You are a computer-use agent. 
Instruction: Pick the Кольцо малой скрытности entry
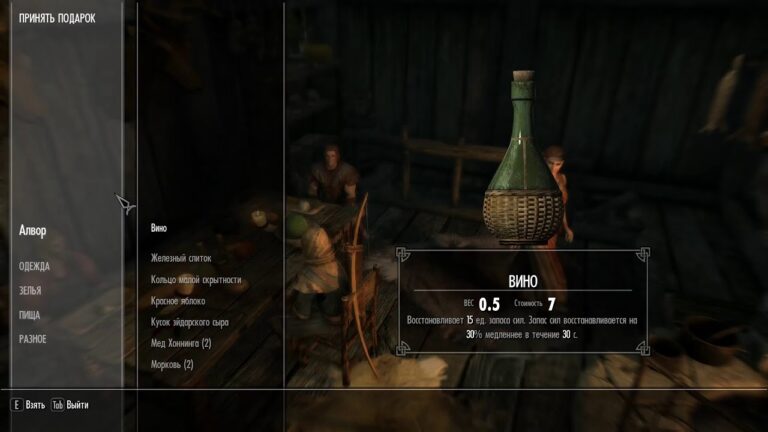196,280
